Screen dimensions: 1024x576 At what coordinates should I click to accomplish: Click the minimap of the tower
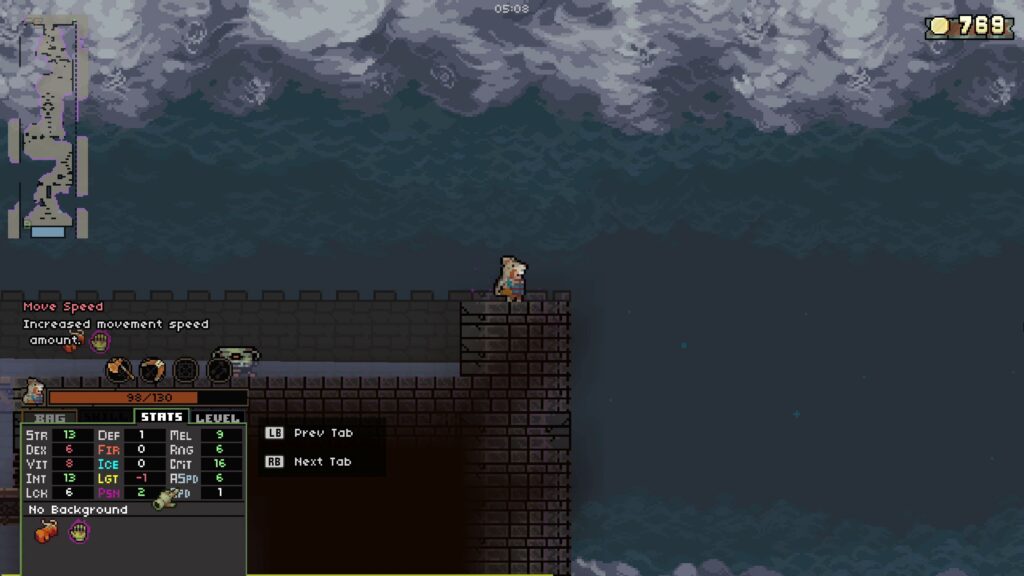(x=48, y=128)
